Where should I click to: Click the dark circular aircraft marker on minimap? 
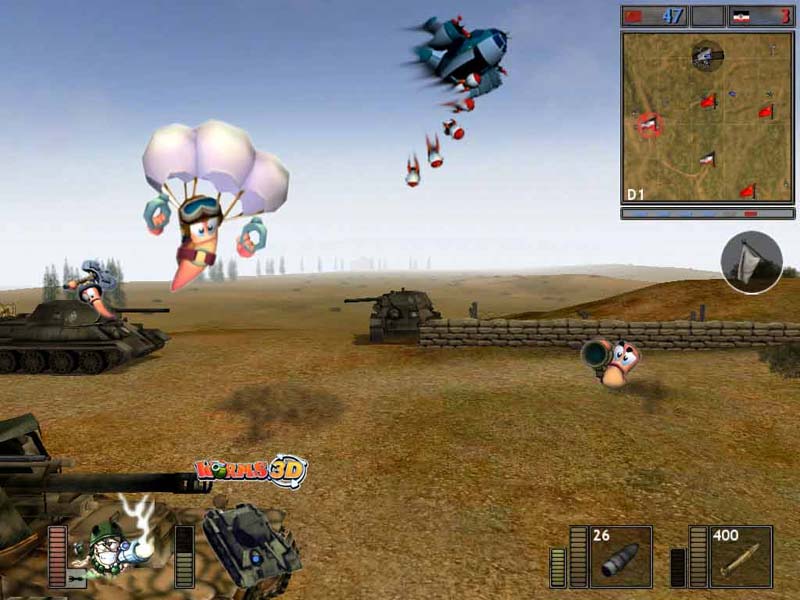(707, 55)
